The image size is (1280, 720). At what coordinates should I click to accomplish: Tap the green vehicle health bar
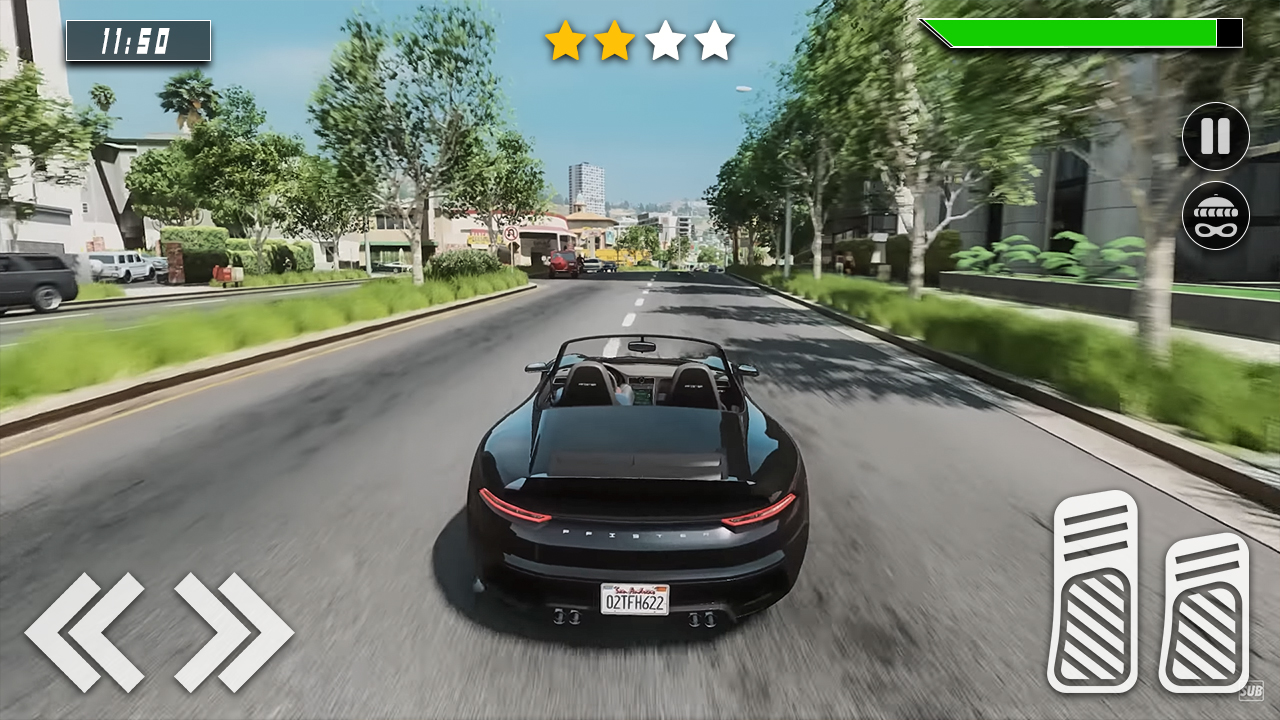coord(1070,33)
